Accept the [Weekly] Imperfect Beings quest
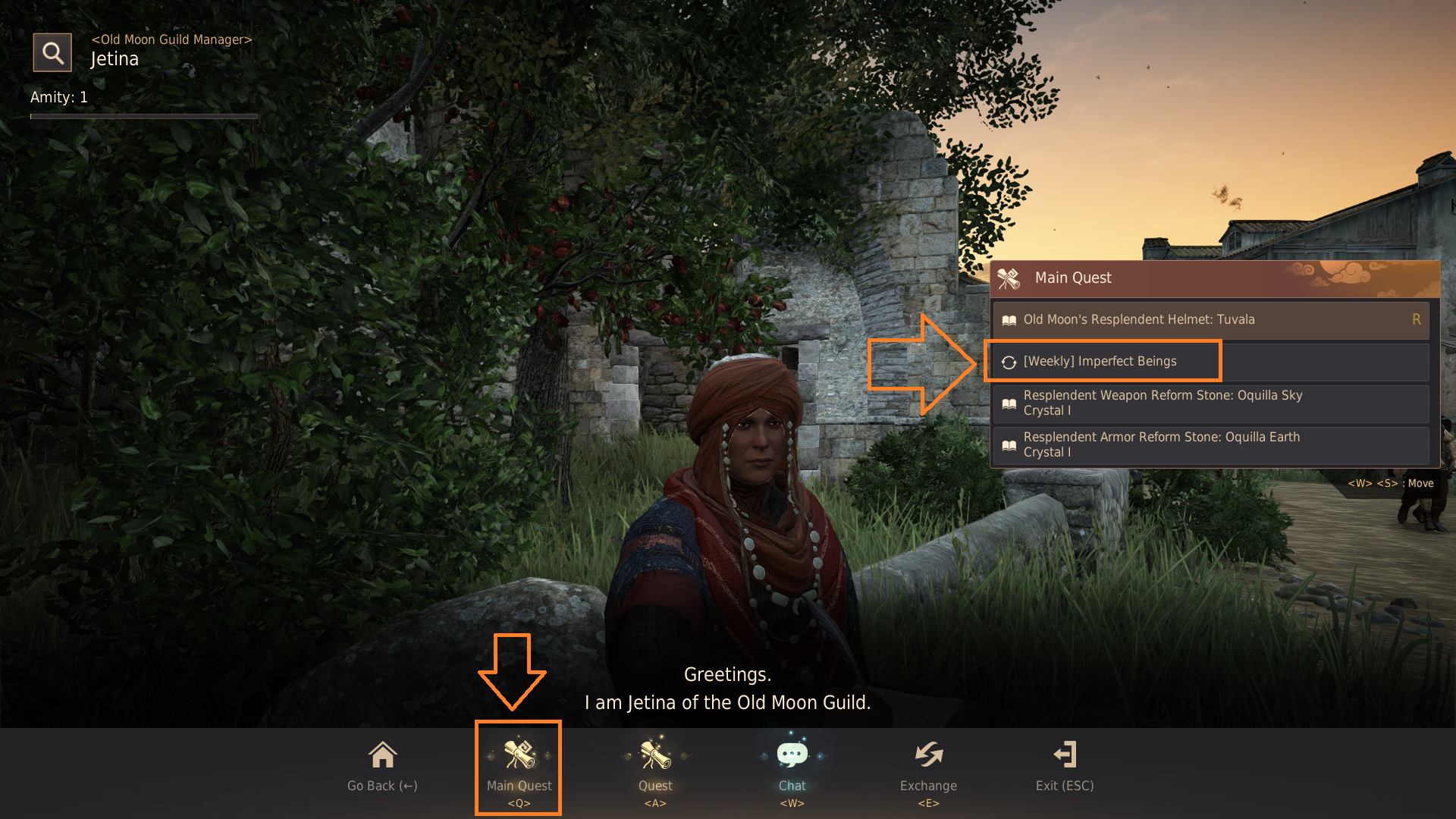This screenshot has height=819, width=1456. [x=1100, y=361]
